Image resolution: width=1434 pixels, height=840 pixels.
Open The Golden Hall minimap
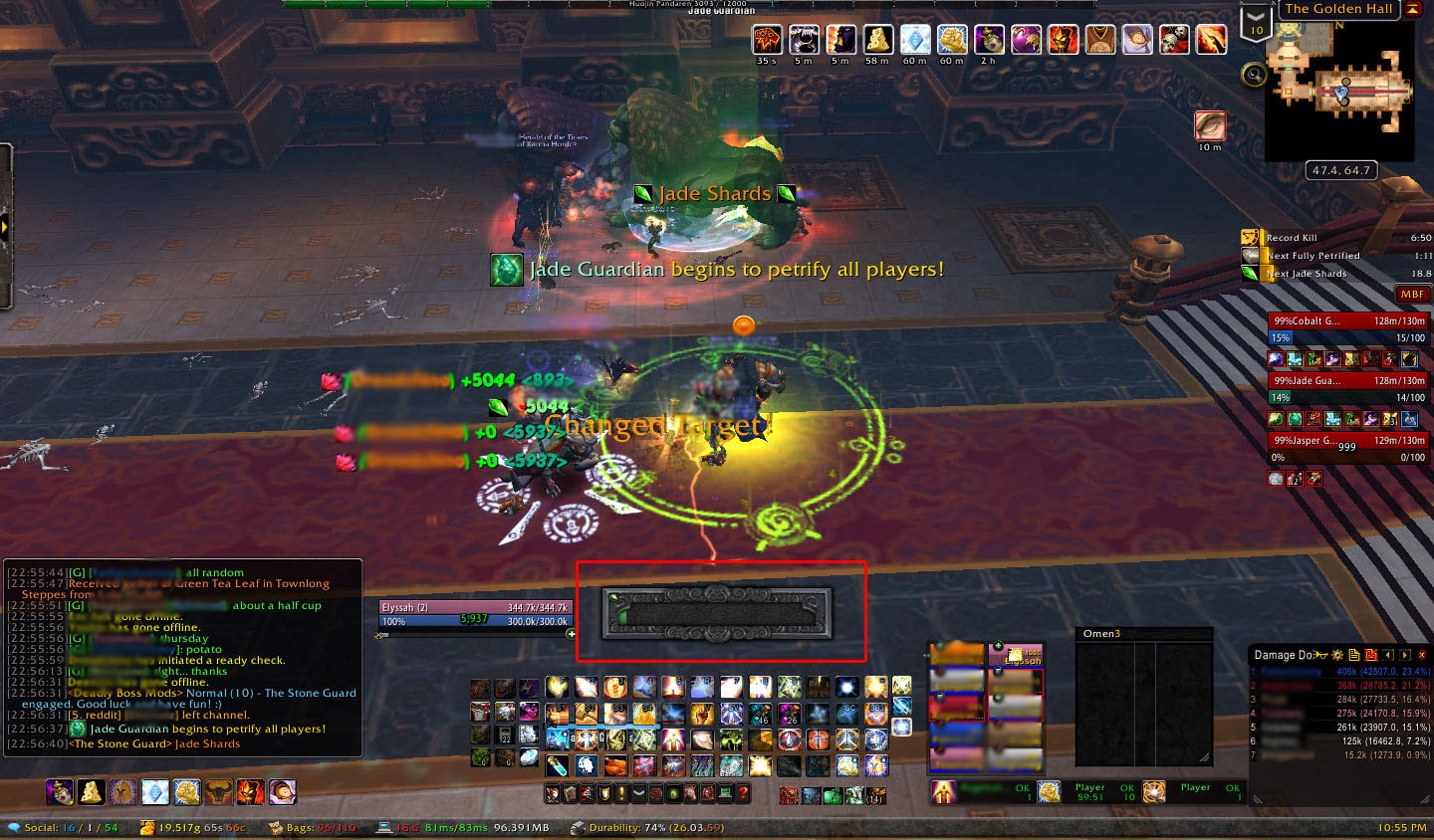coord(1338,92)
